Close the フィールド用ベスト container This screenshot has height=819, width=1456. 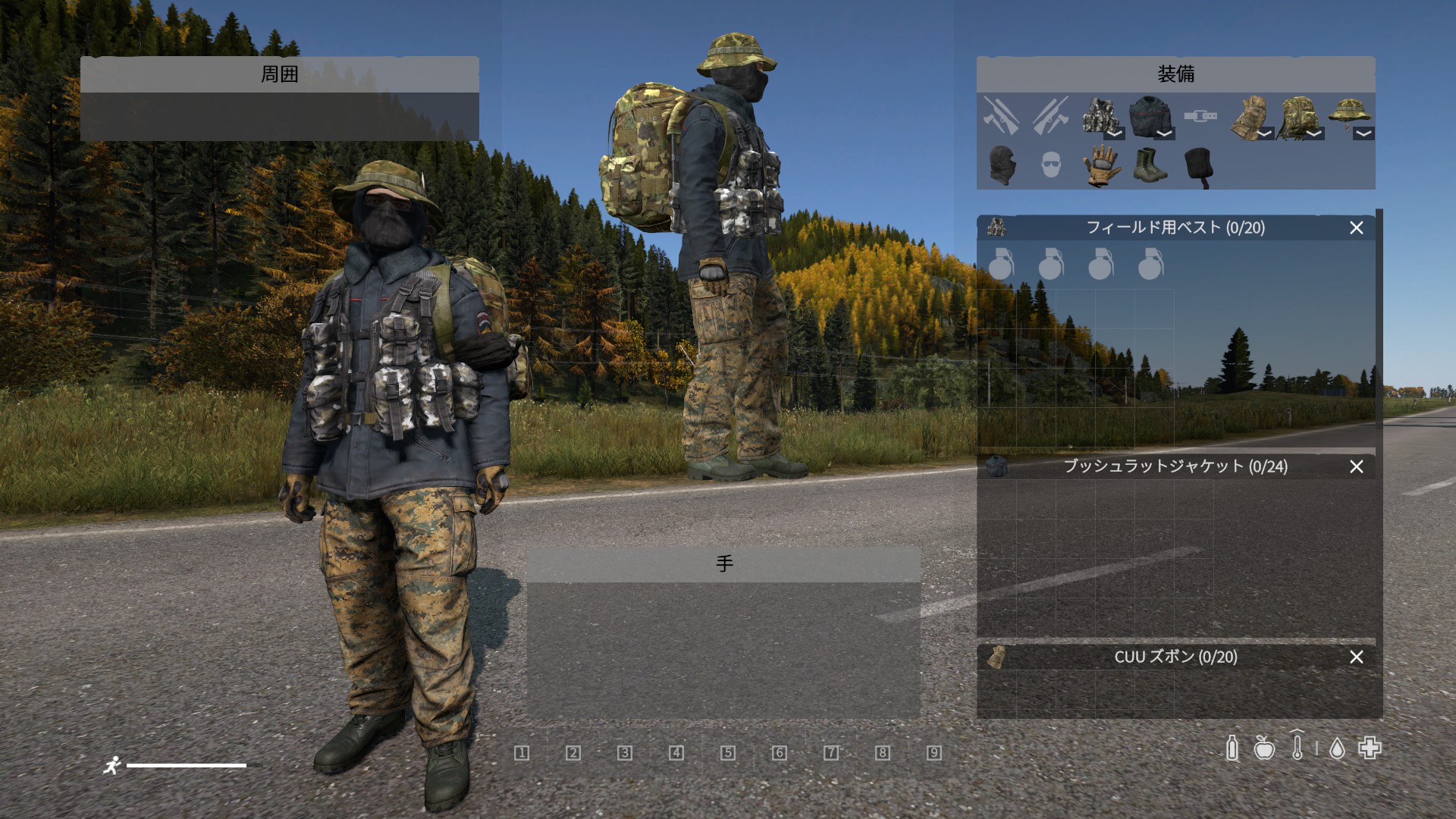(1357, 227)
